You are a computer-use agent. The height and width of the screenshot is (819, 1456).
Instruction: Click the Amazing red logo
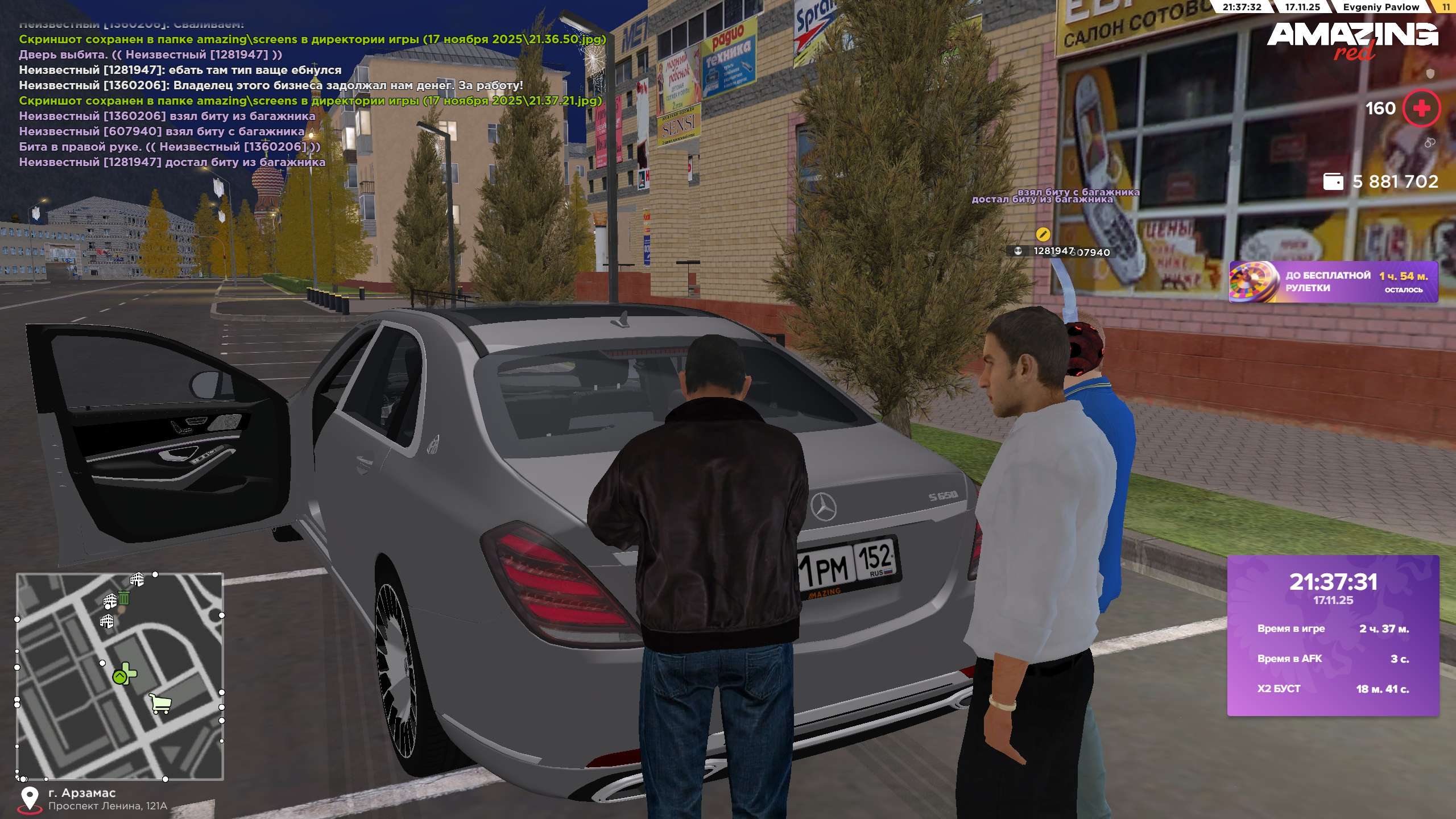pyautogui.click(x=1352, y=40)
